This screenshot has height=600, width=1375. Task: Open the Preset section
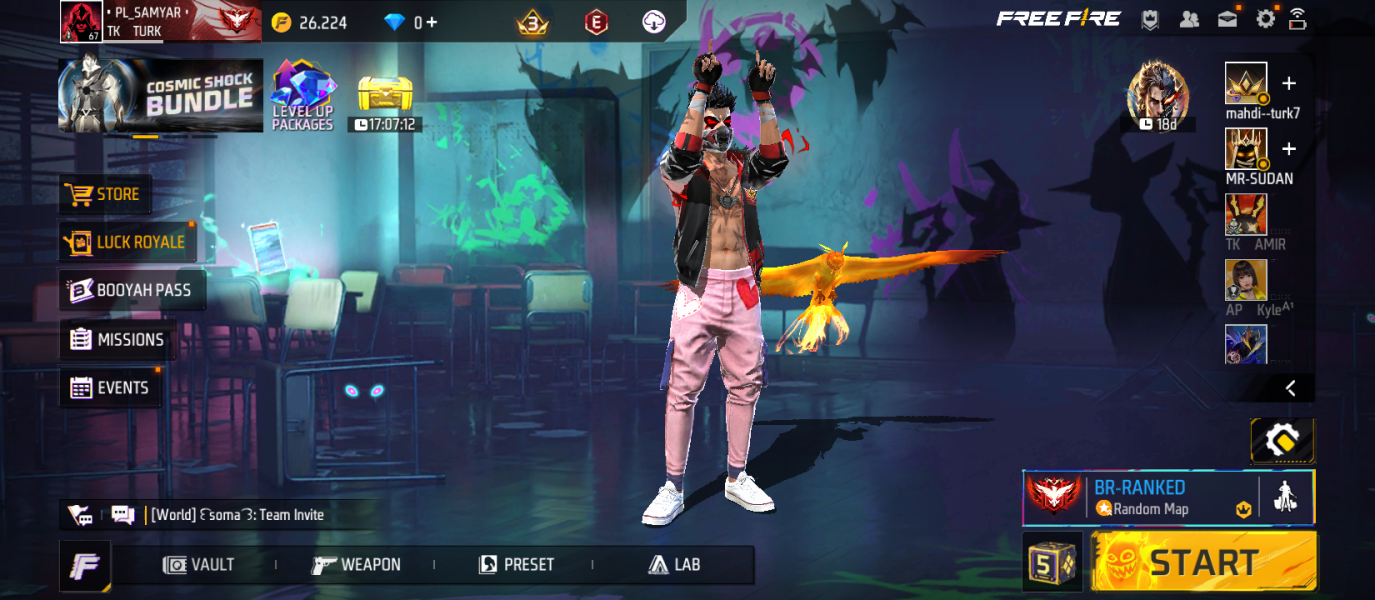coord(516,565)
